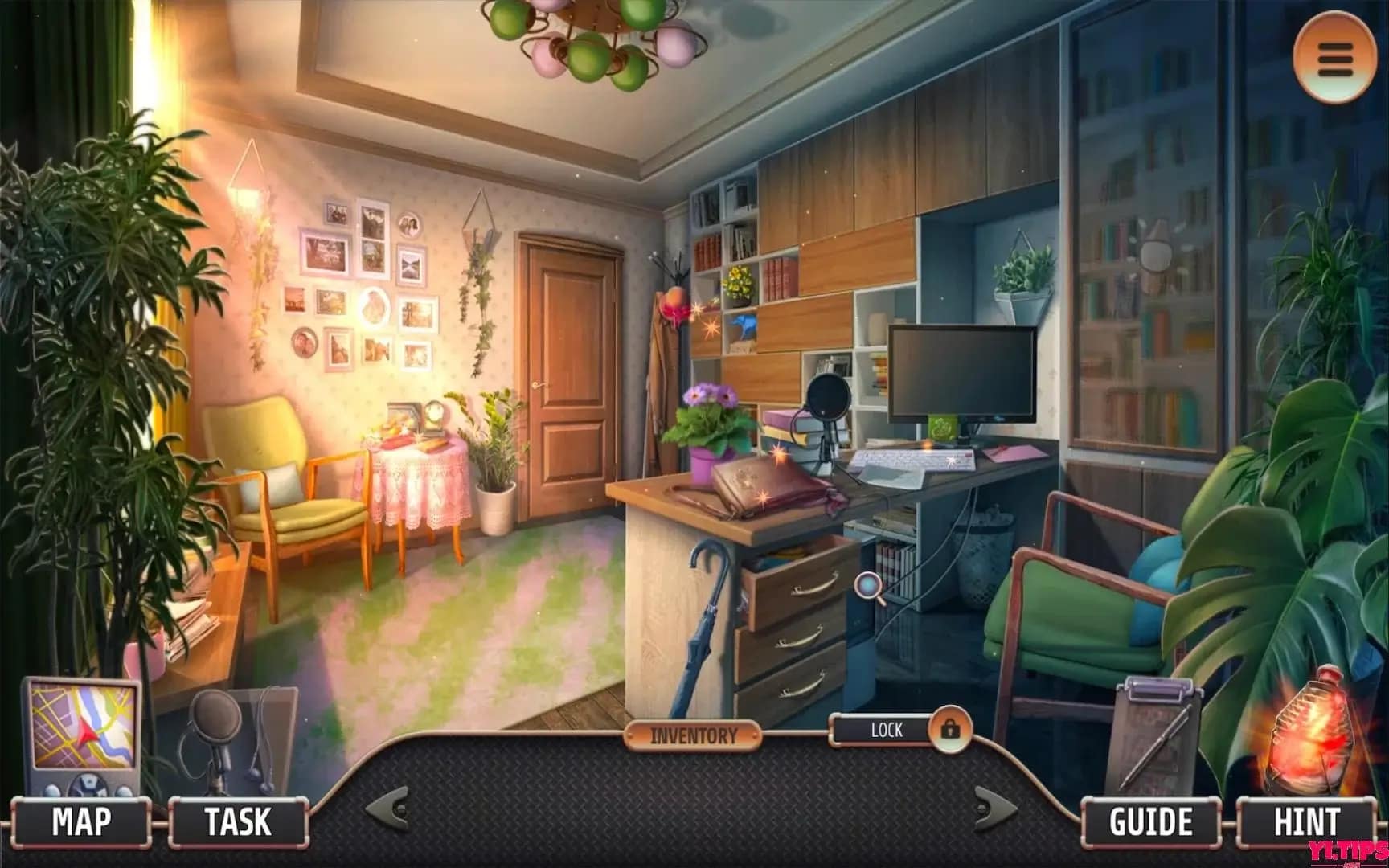Select the INVENTORY tab

[x=693, y=732]
